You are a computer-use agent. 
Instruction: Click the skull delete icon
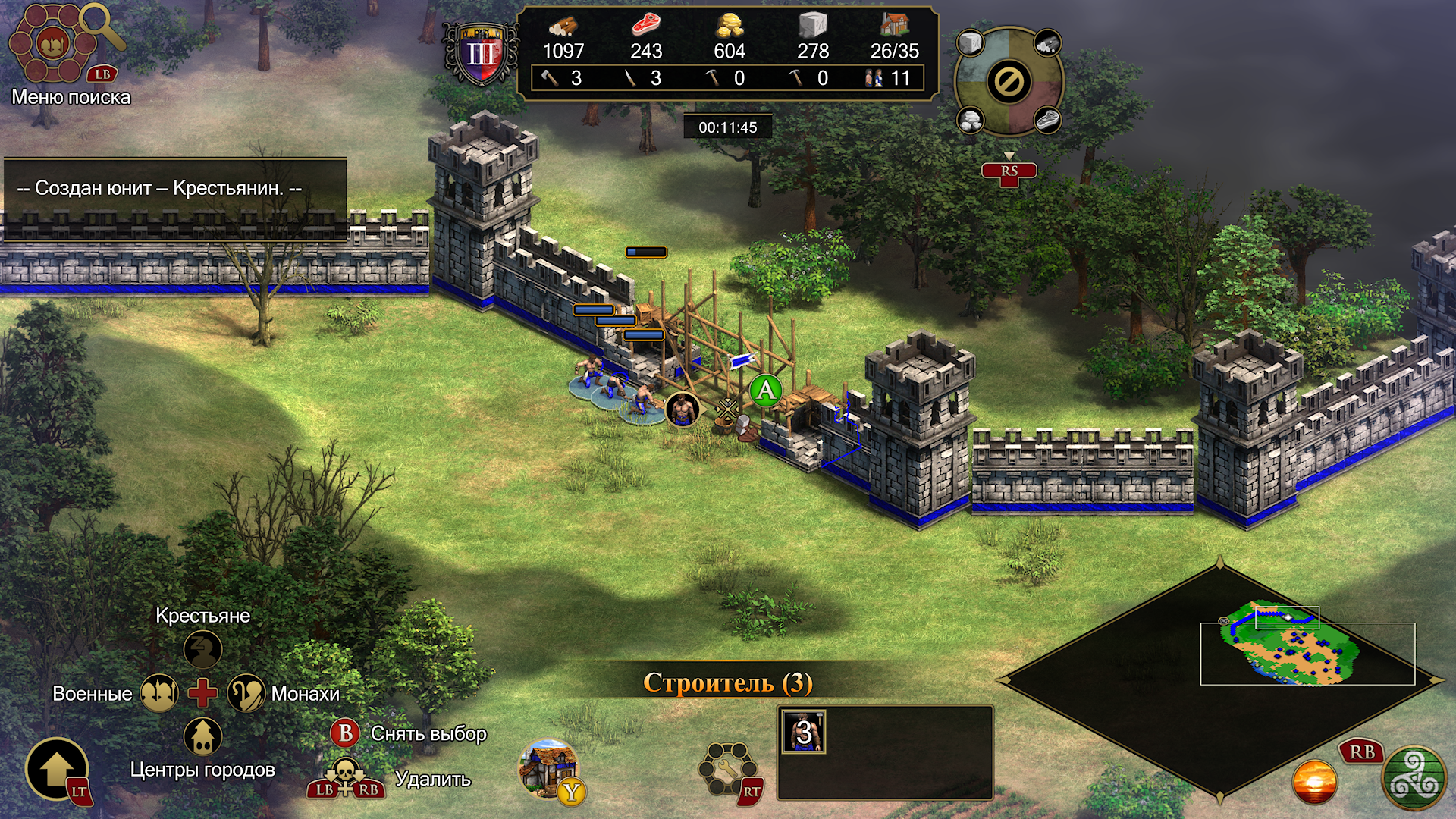[x=346, y=773]
